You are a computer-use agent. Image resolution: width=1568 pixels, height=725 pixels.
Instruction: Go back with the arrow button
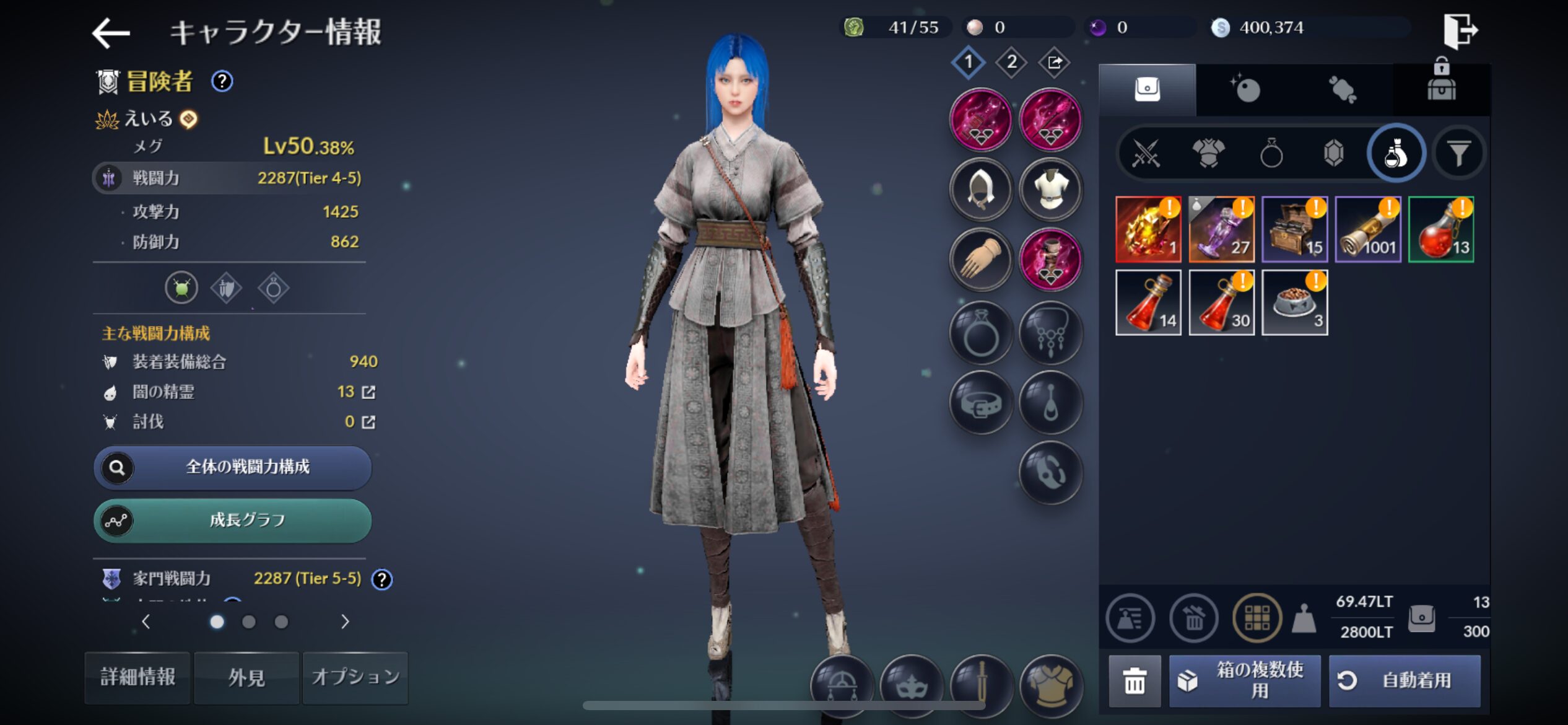(111, 32)
